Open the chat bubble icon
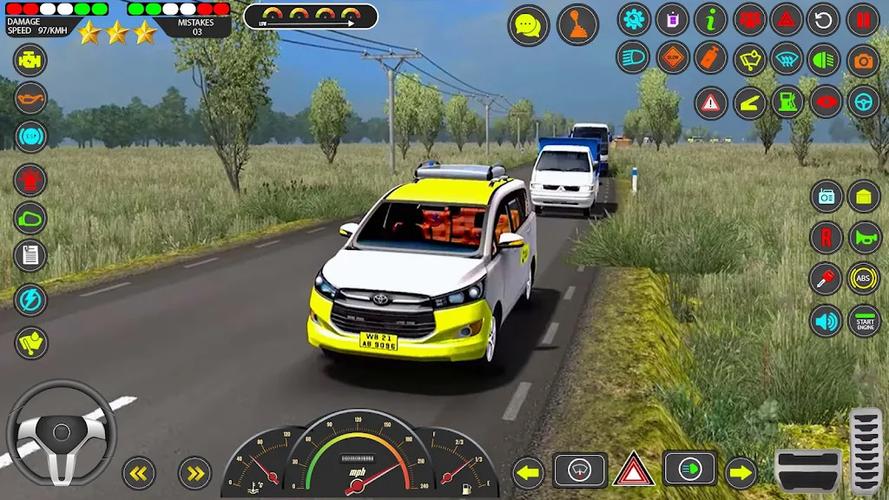The height and width of the screenshot is (500, 889). (528, 25)
